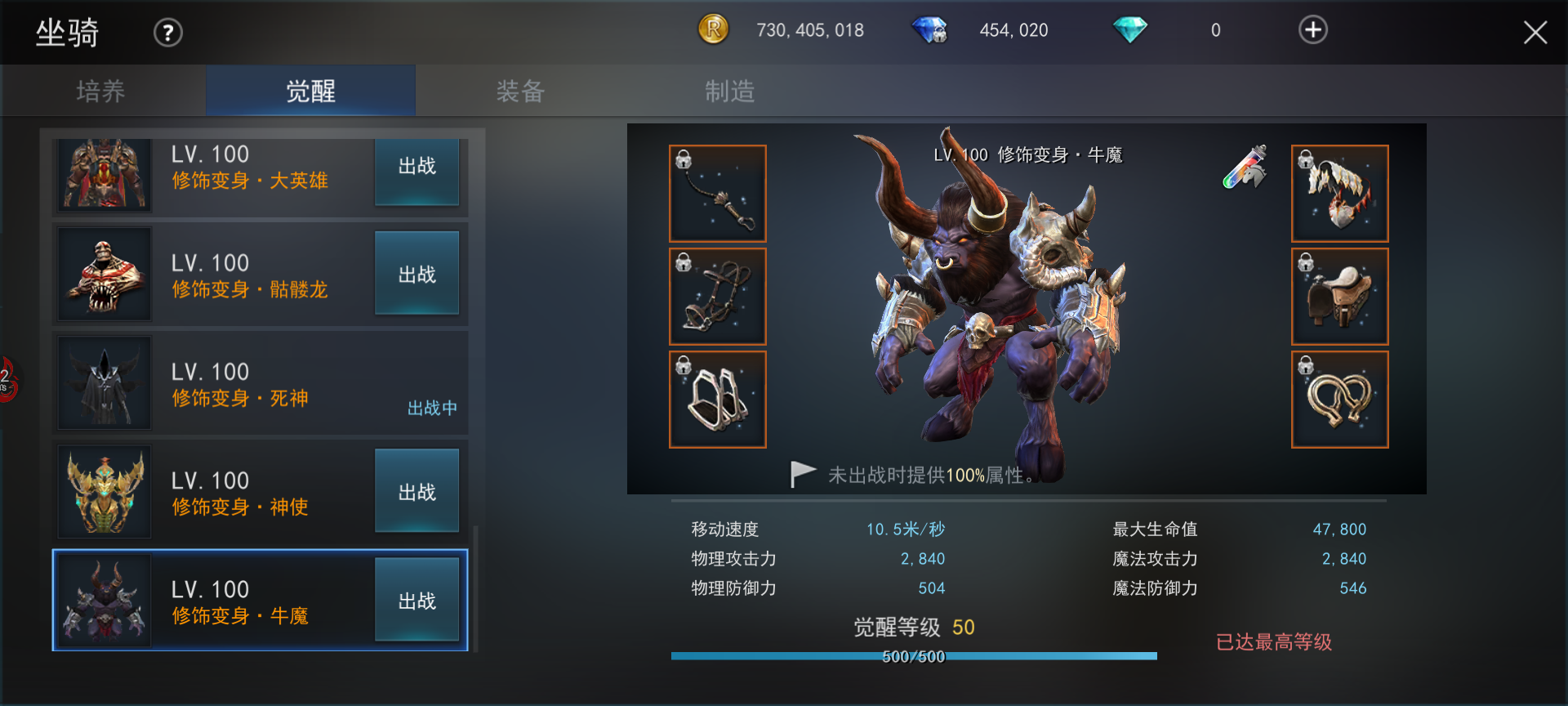Image resolution: width=1568 pixels, height=706 pixels.
Task: Choose the 骷髅龙 mount portrait
Action: coord(105,275)
